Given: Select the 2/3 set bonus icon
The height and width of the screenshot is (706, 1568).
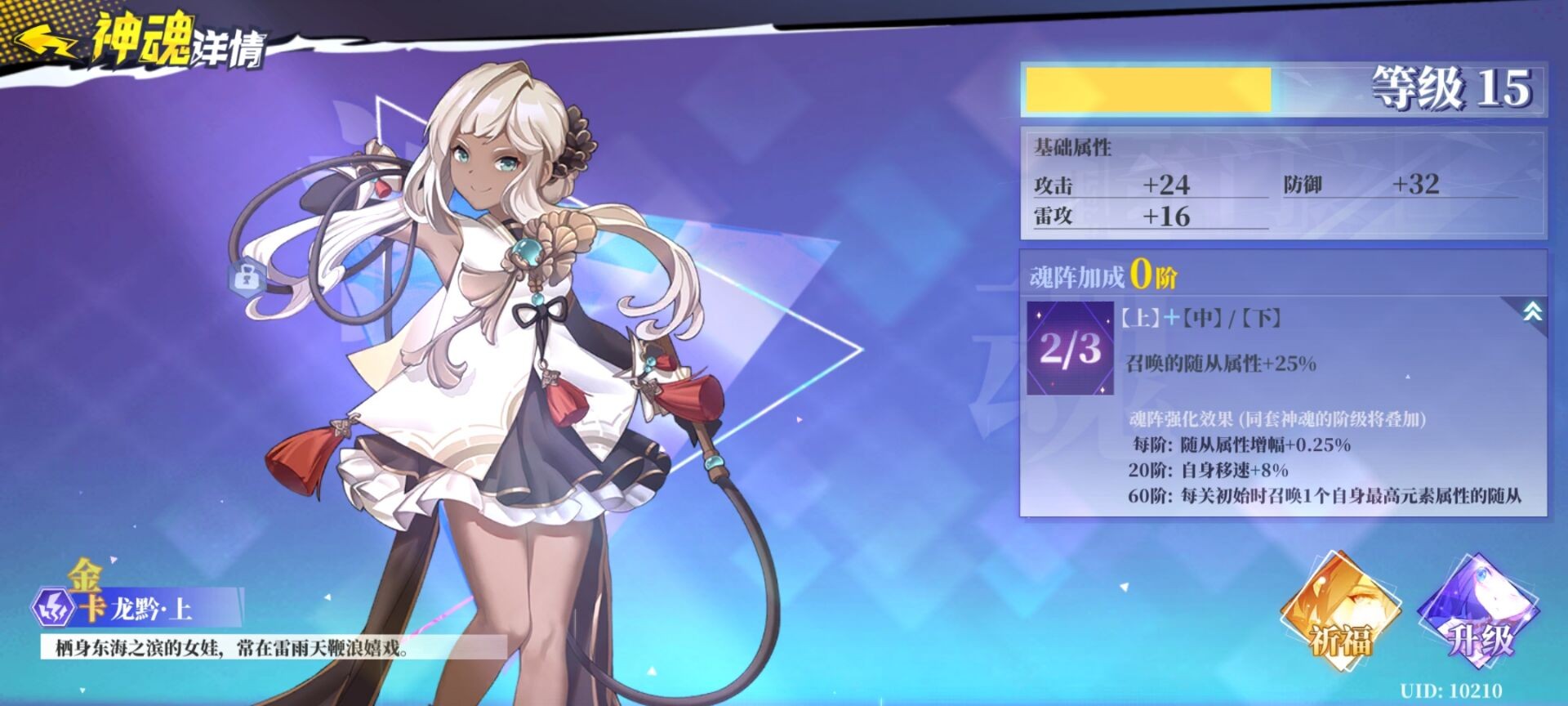Looking at the screenshot, I should [1070, 349].
